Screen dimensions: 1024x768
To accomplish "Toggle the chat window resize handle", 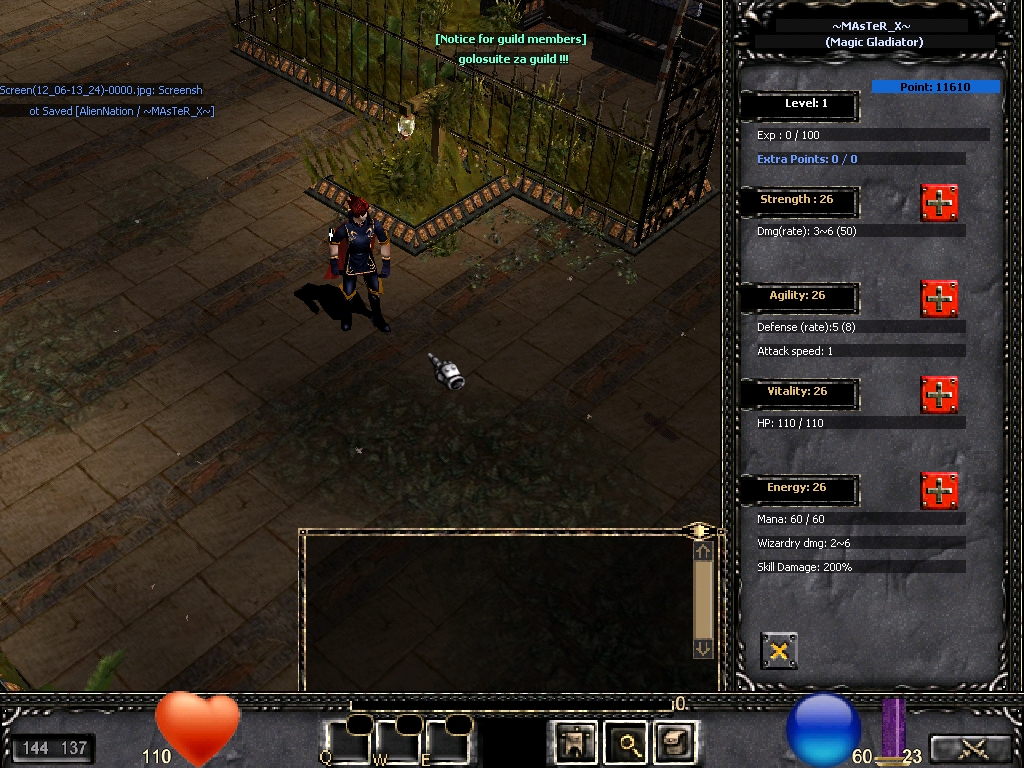I will tap(701, 530).
